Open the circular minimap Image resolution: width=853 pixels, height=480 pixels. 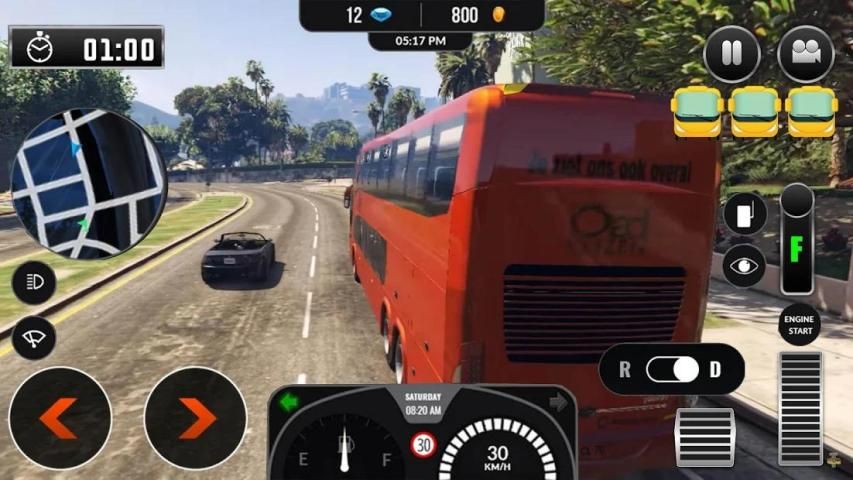88,184
